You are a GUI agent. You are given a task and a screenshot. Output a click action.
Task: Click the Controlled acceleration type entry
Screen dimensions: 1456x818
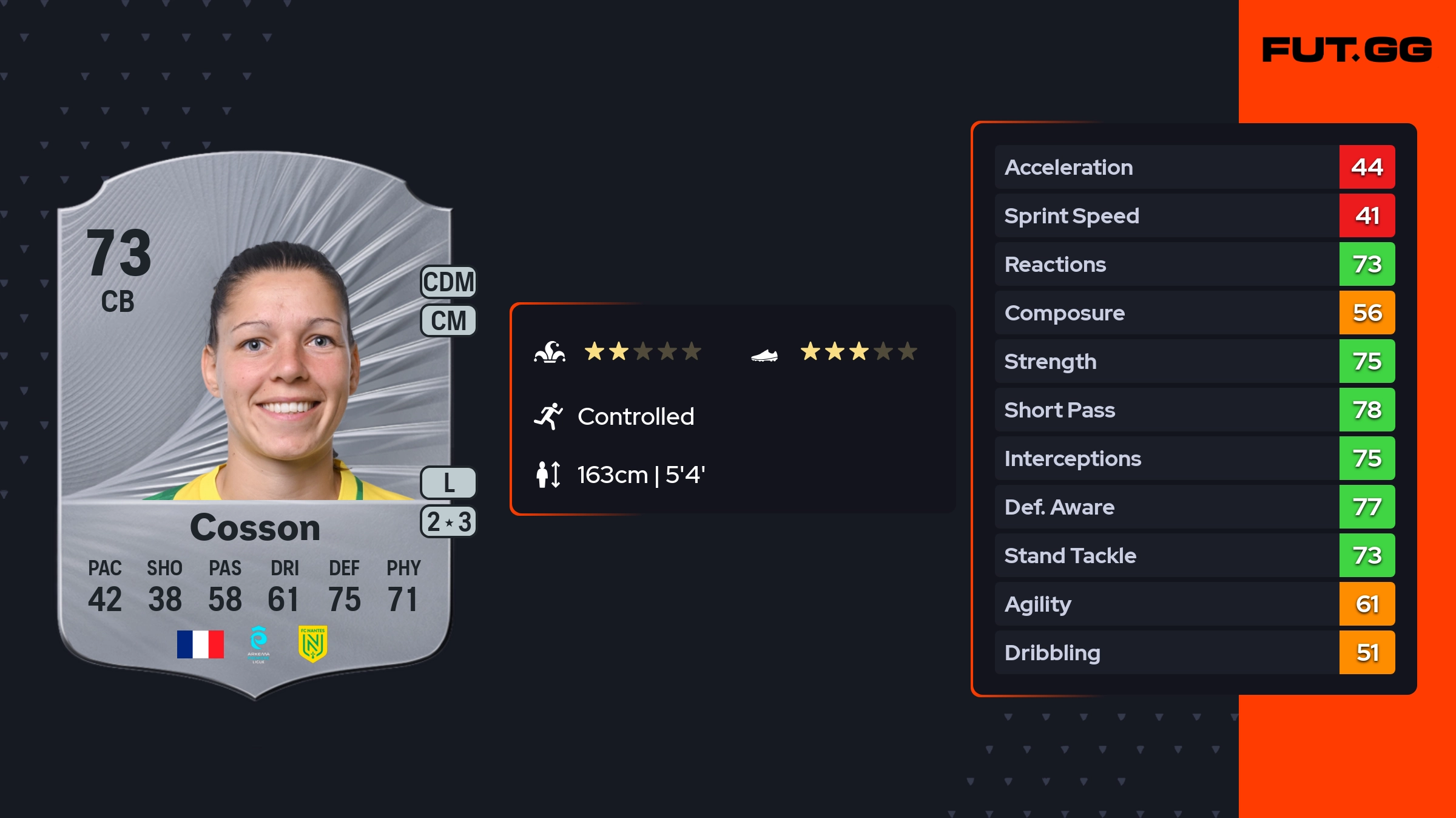click(x=635, y=417)
